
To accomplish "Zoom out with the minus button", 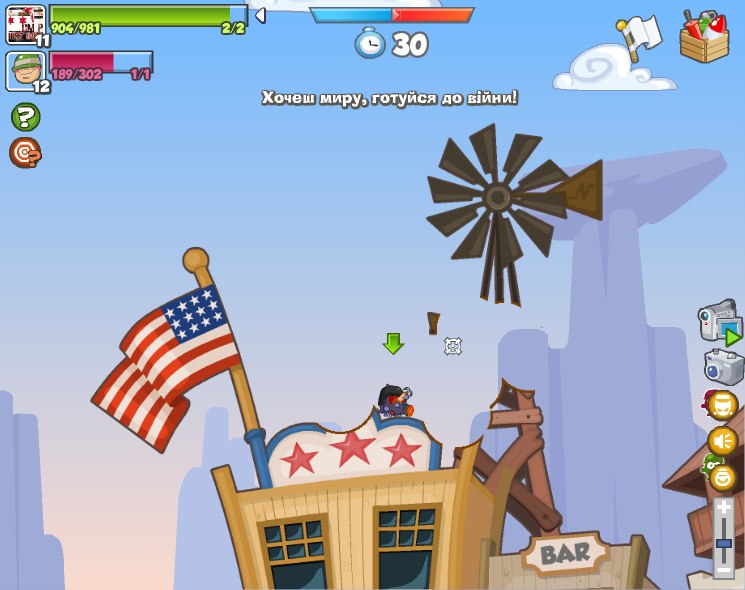I will click(x=724, y=569).
